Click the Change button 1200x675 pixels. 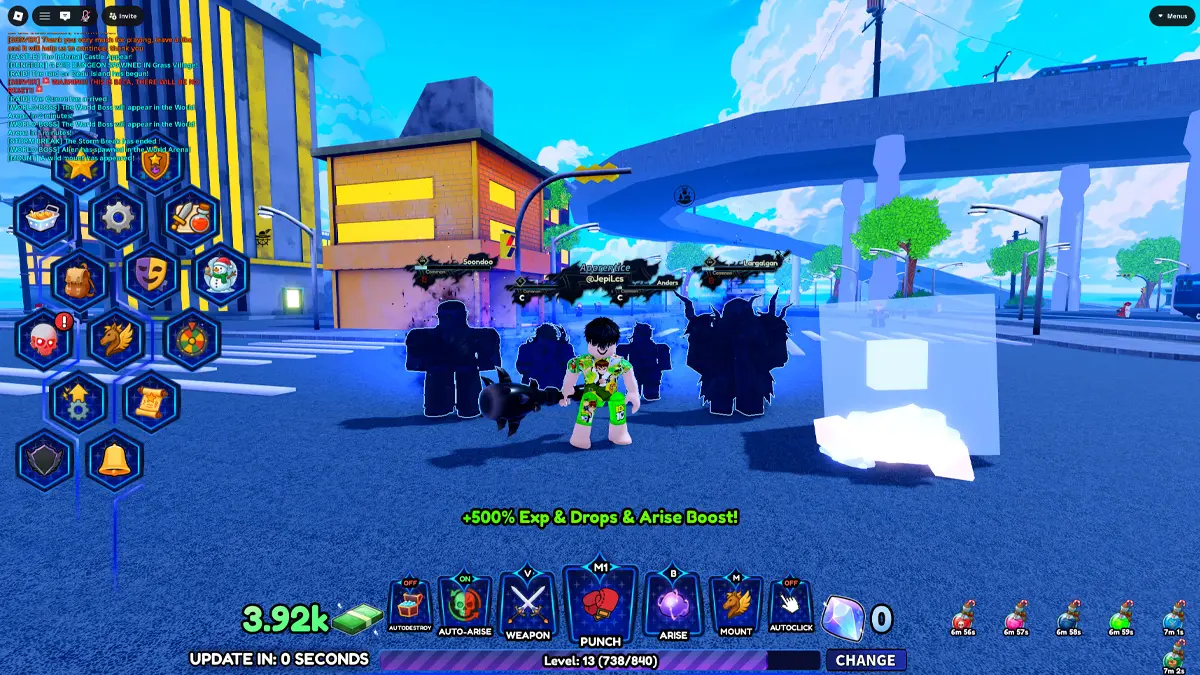pyautogui.click(x=865, y=660)
